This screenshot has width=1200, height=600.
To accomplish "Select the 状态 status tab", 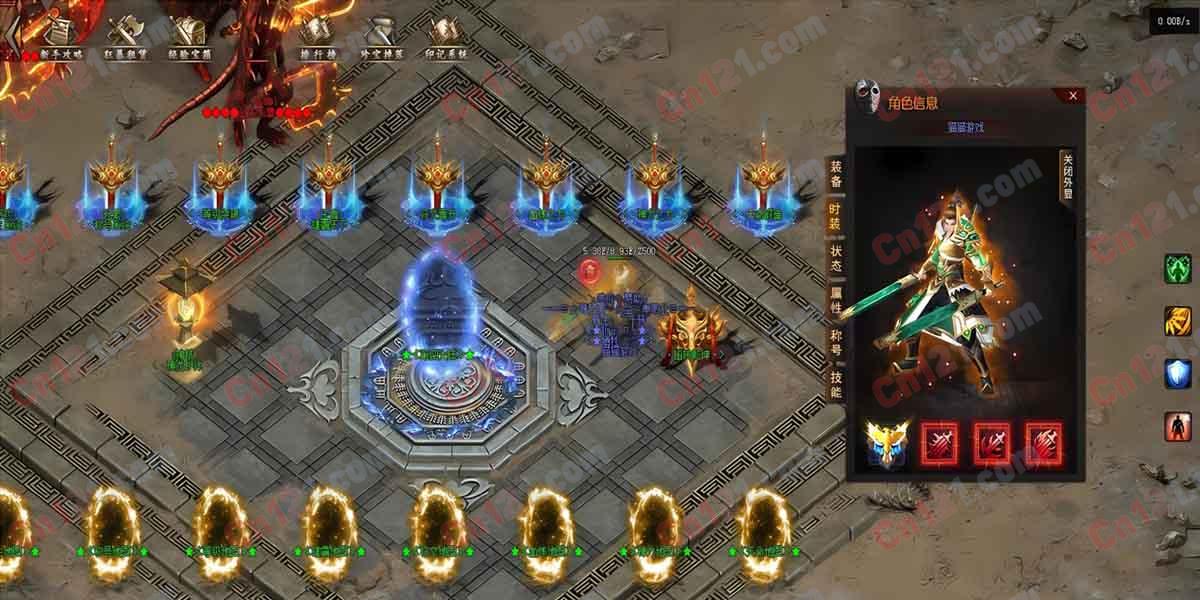I will coord(836,258).
